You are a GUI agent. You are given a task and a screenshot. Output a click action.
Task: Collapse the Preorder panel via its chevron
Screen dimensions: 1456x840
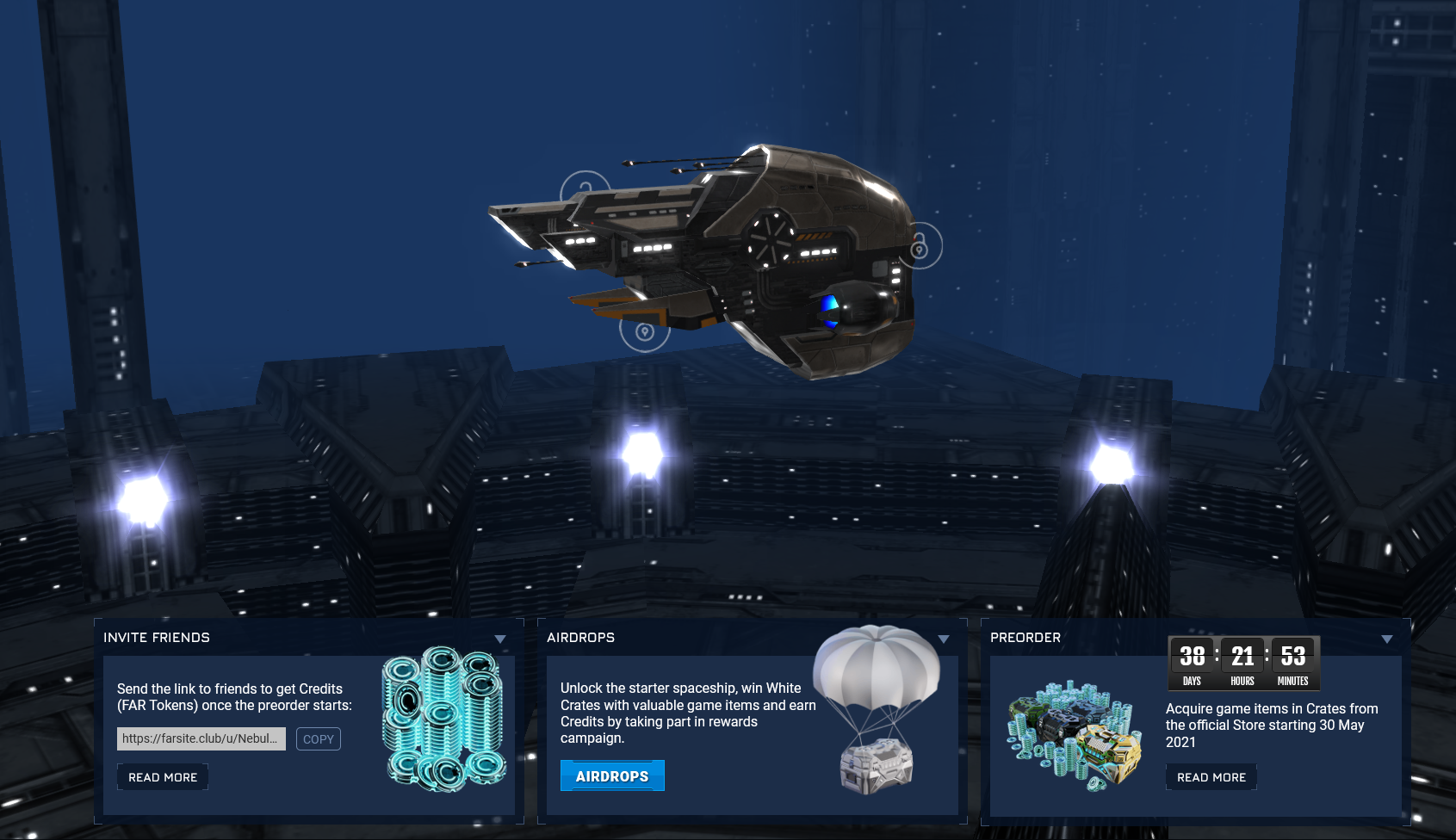pyautogui.click(x=1387, y=638)
